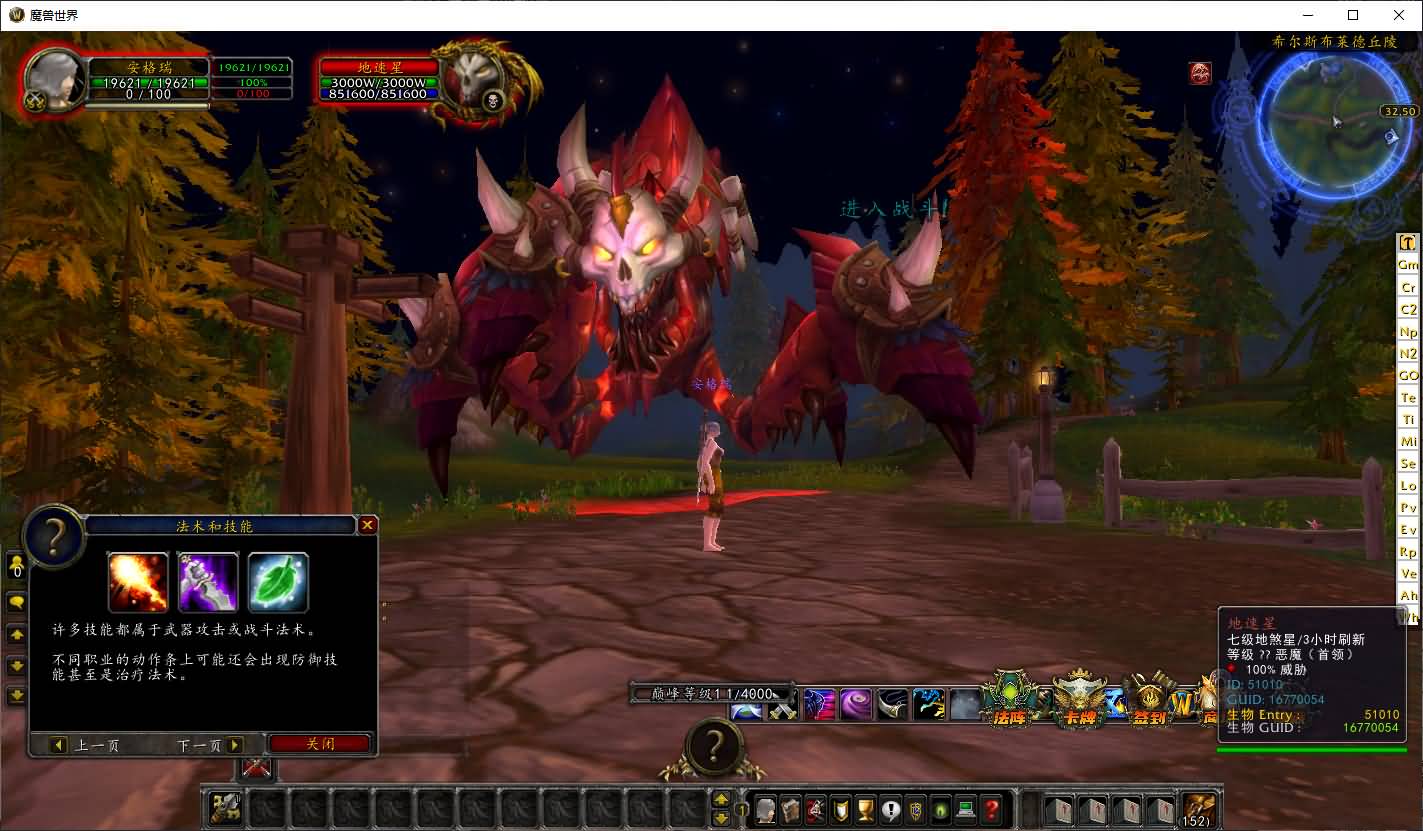Click the X on the 法术和技能 panel

pyautogui.click(x=368, y=525)
